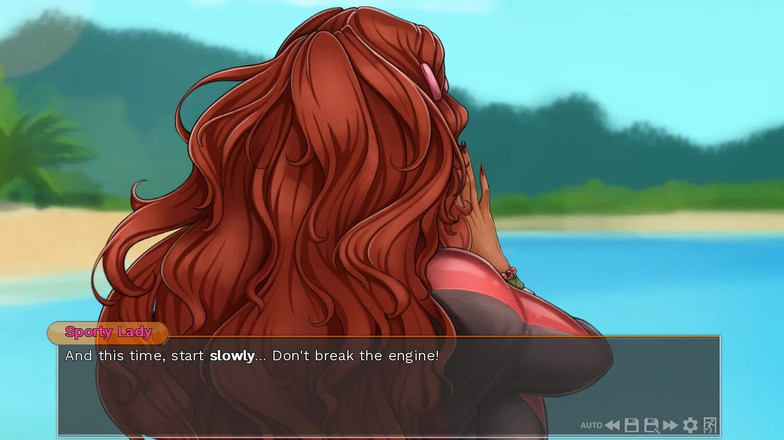
Task: Click the rewind double-arrow icon
Action: tap(612, 426)
